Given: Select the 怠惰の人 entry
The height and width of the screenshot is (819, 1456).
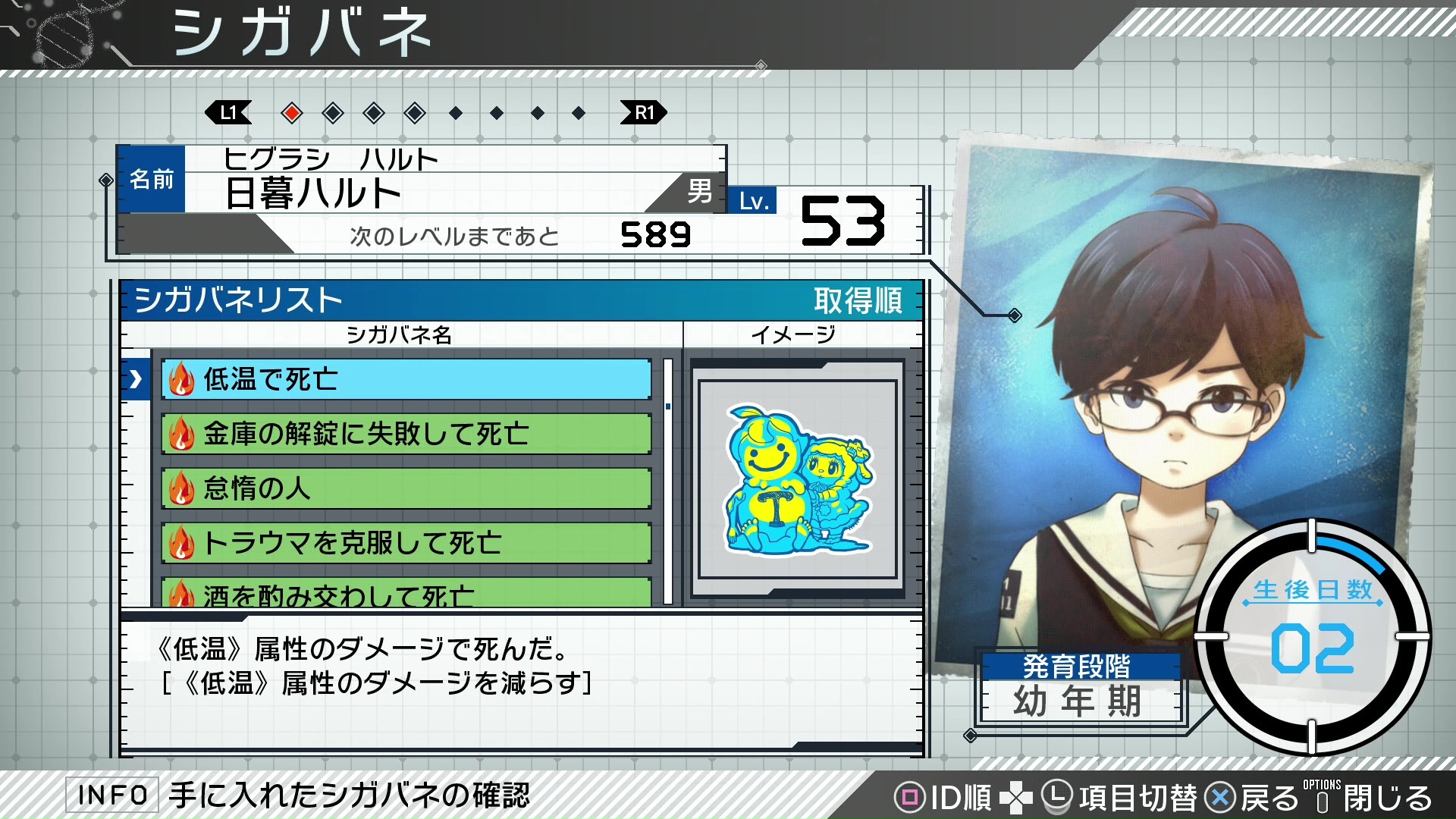Looking at the screenshot, I should pyautogui.click(x=406, y=488).
